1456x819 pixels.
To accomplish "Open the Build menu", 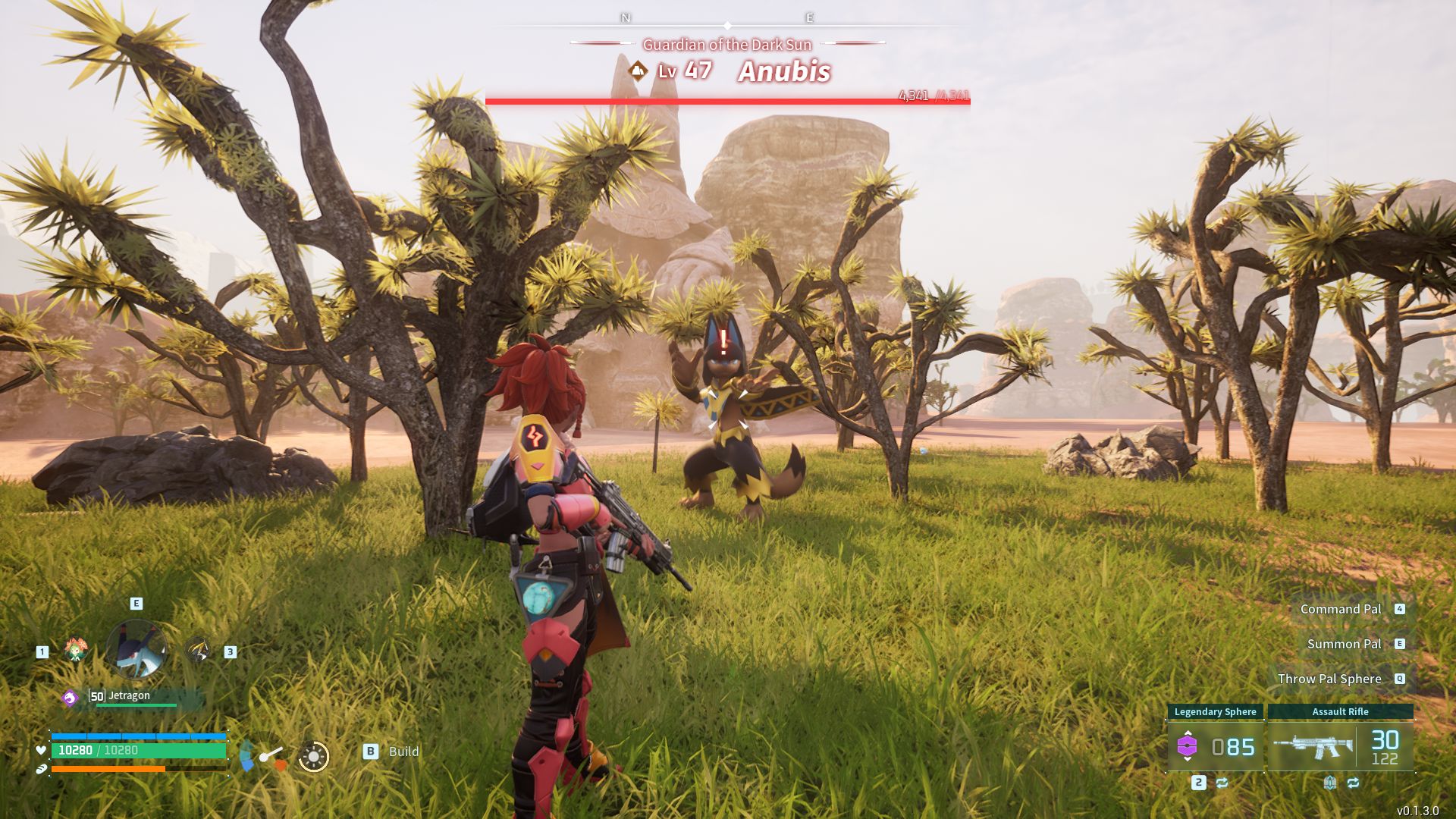I will [391, 752].
